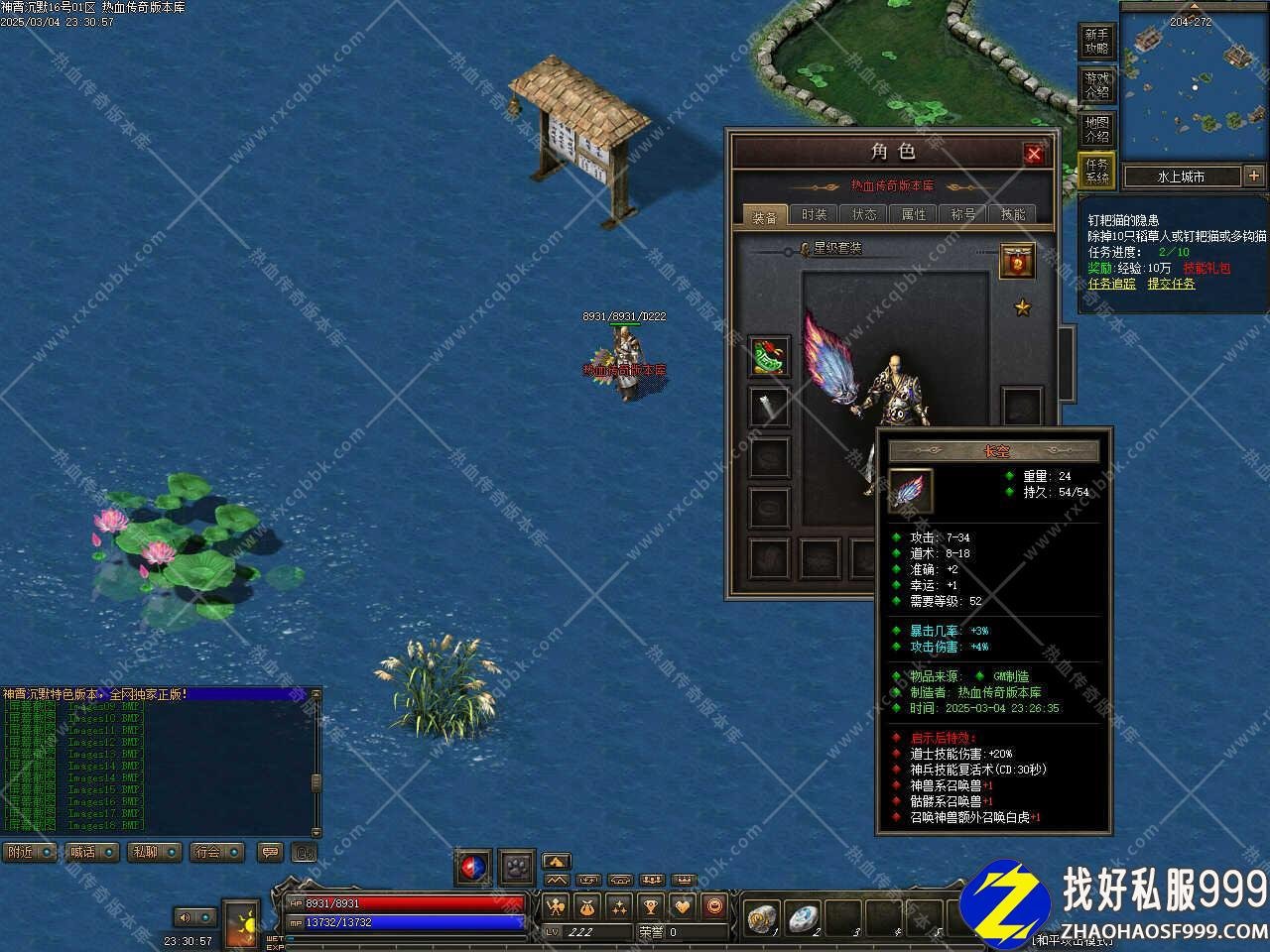The width and height of the screenshot is (1270, 952).
Task: Show the 称号 titles tab
Action: [x=962, y=214]
